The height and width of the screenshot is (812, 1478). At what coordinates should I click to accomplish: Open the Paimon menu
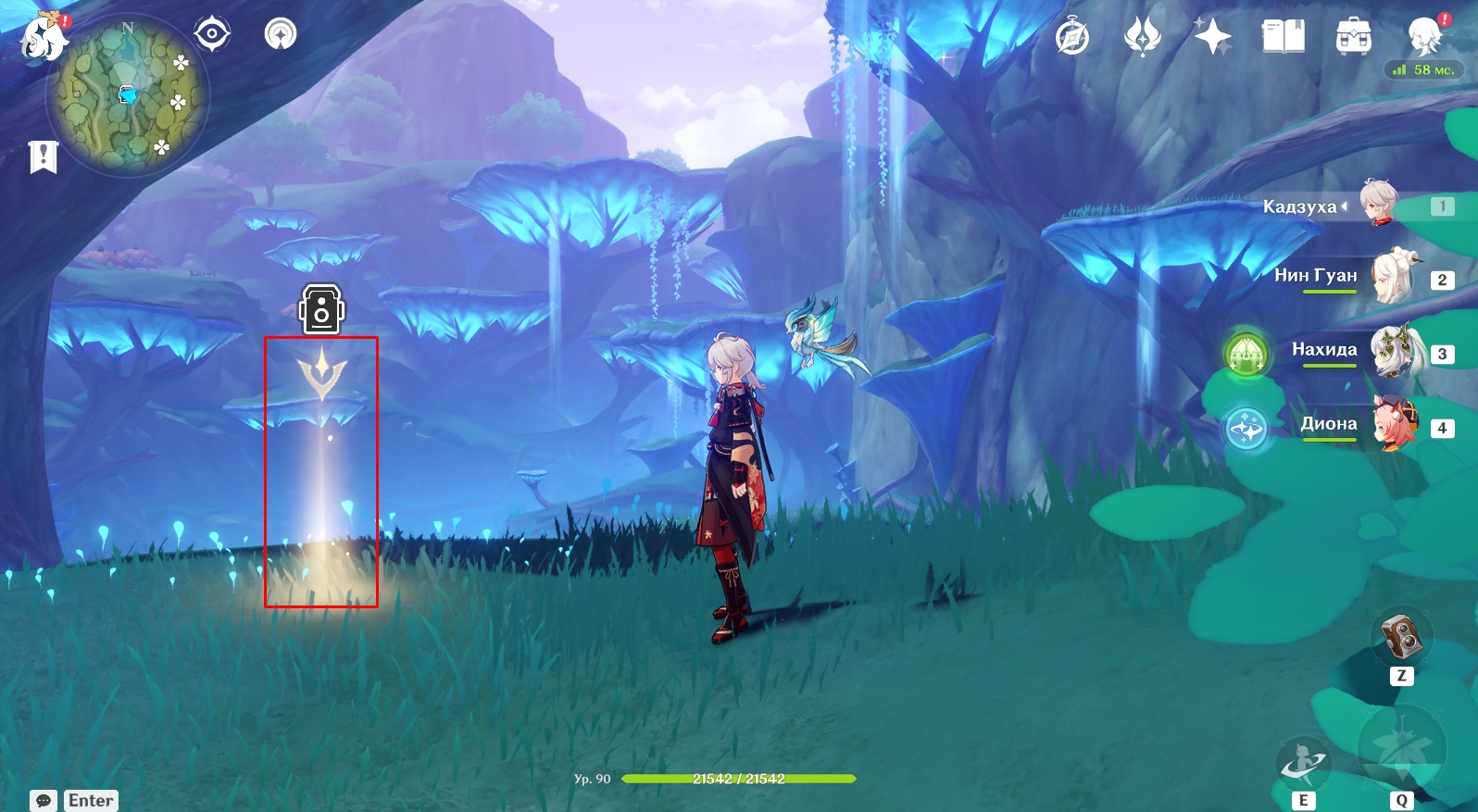click(x=44, y=37)
